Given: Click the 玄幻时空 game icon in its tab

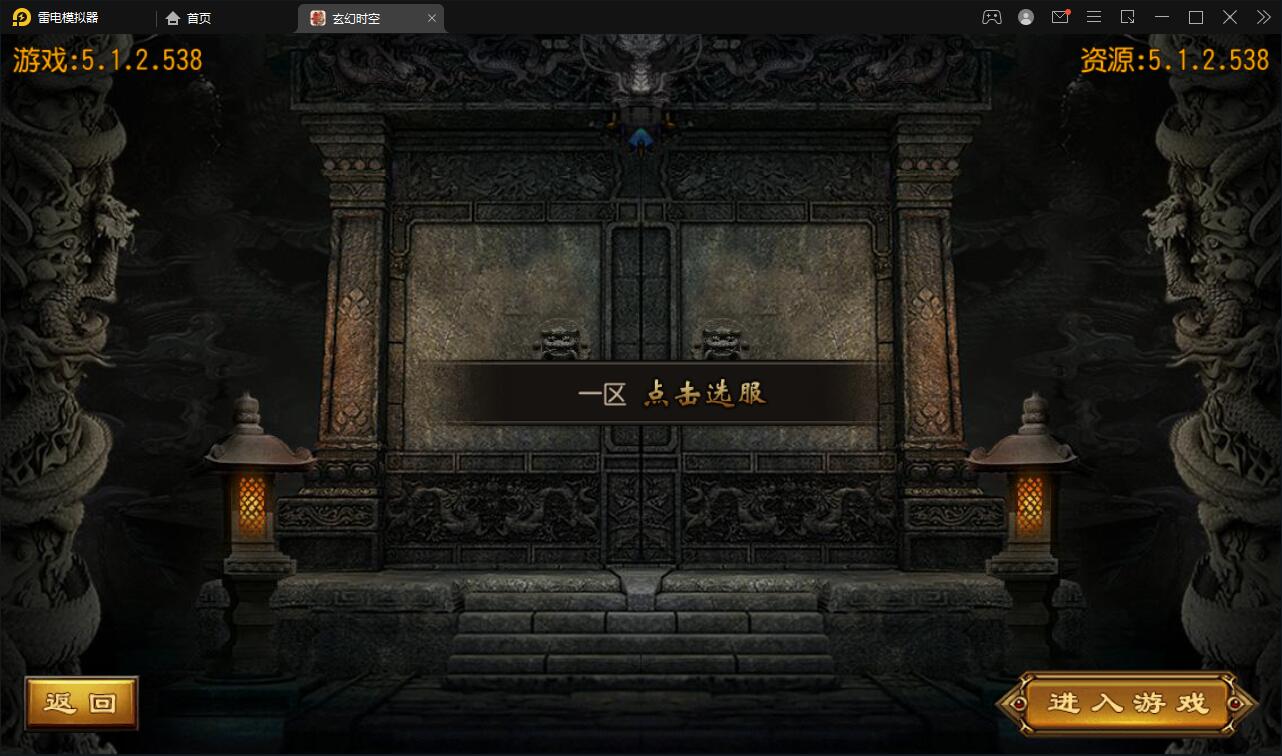Looking at the screenshot, I should [x=315, y=17].
